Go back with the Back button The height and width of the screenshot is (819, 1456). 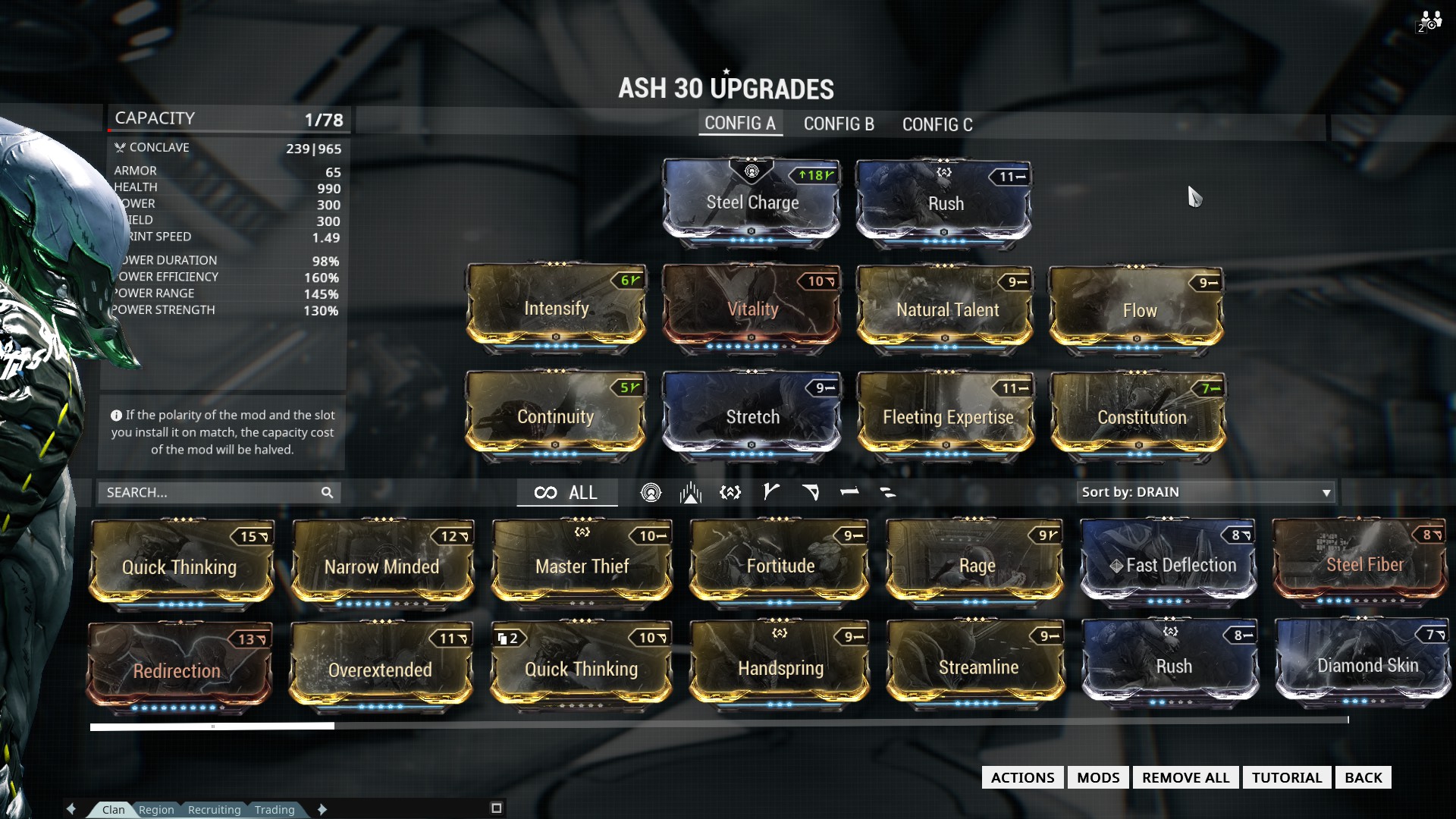pos(1363,777)
